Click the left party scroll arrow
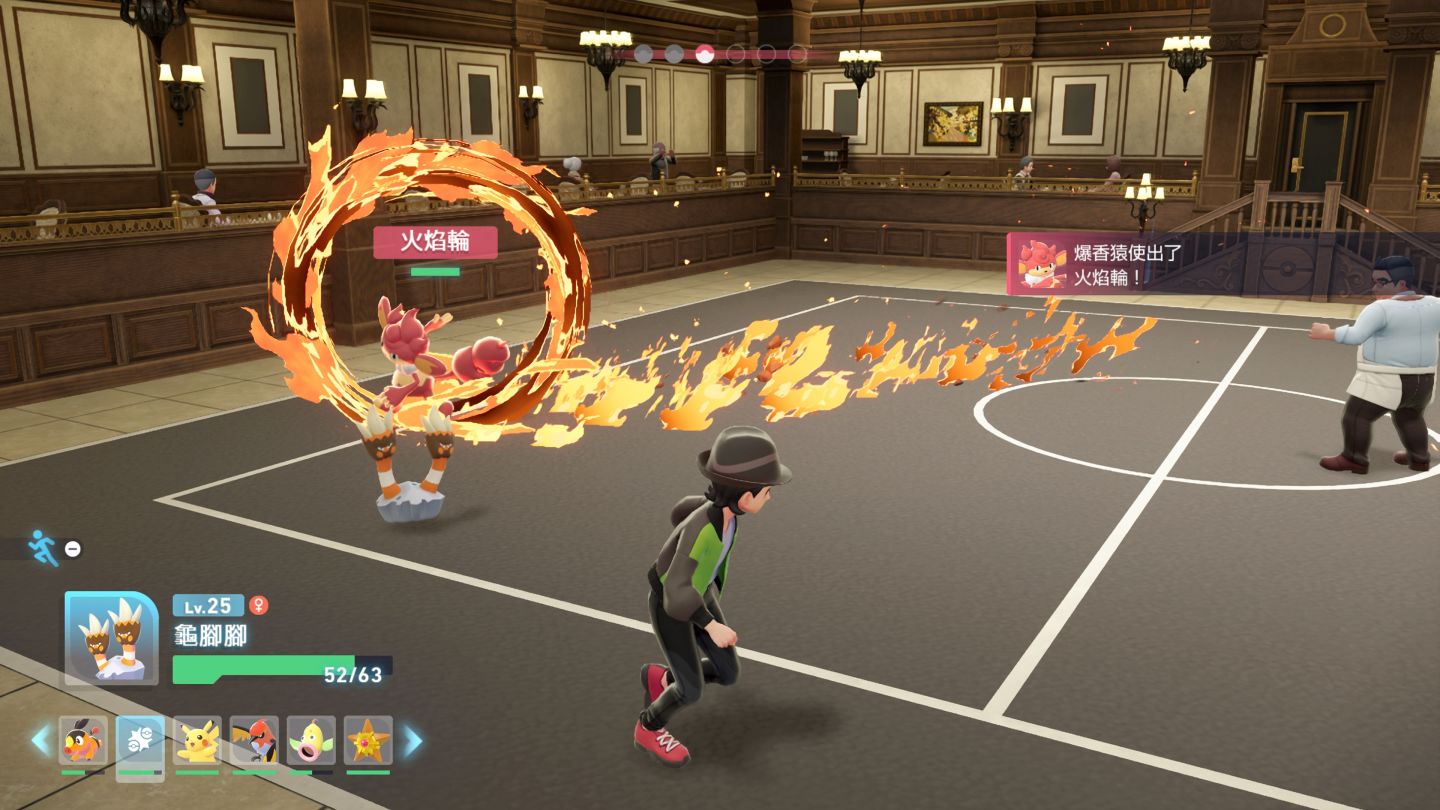The width and height of the screenshot is (1440, 810). pos(40,740)
